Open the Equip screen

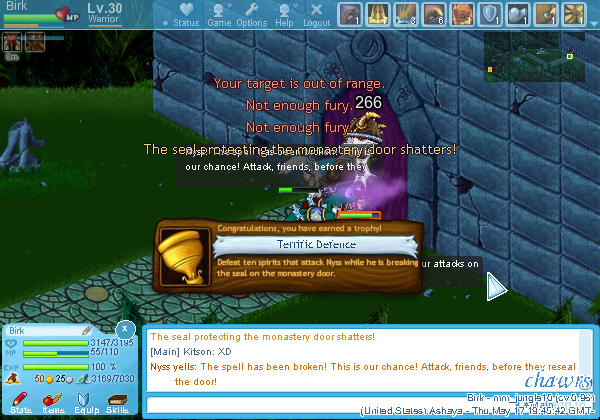point(85,401)
